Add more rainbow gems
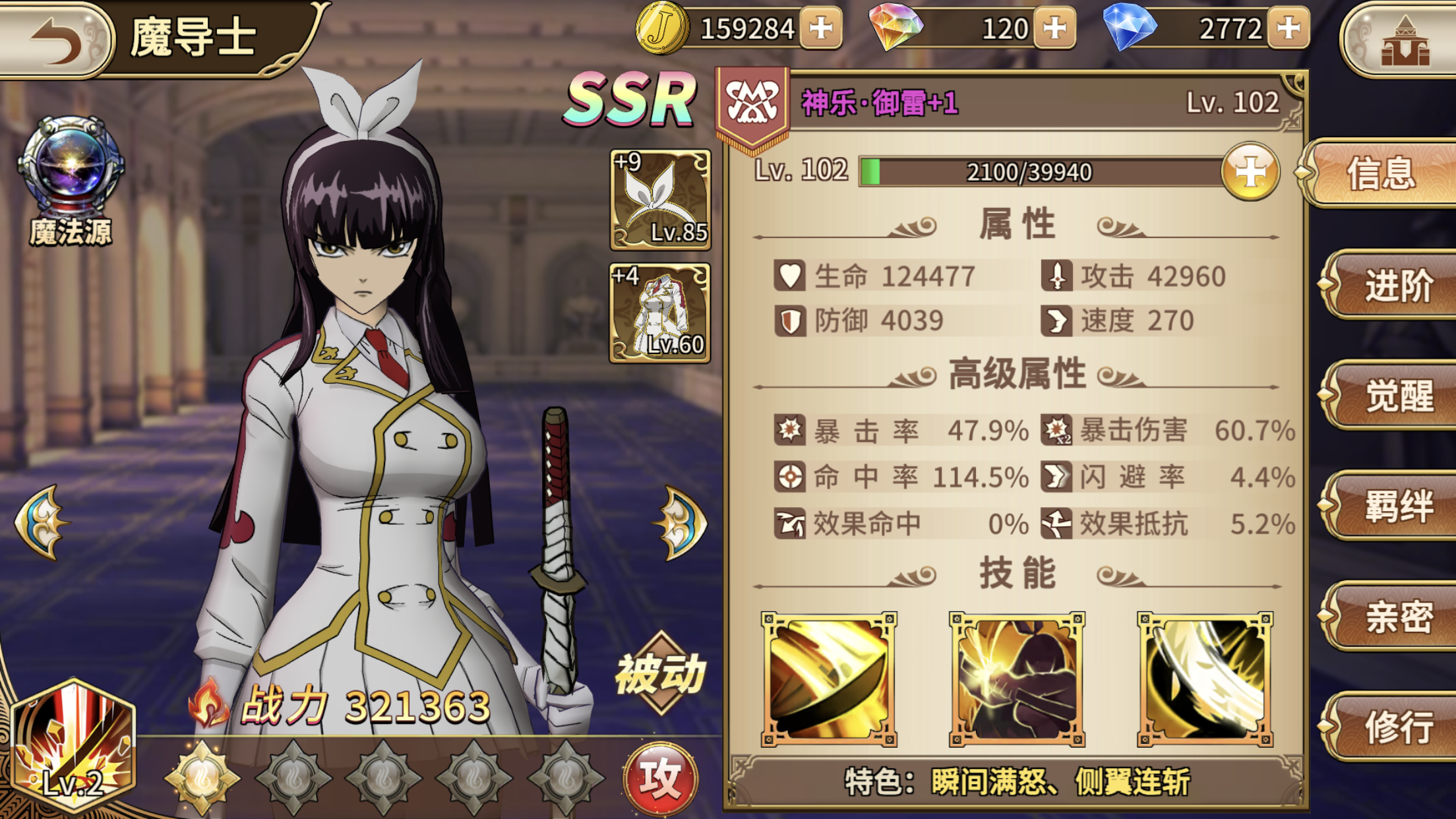 tap(1054, 28)
